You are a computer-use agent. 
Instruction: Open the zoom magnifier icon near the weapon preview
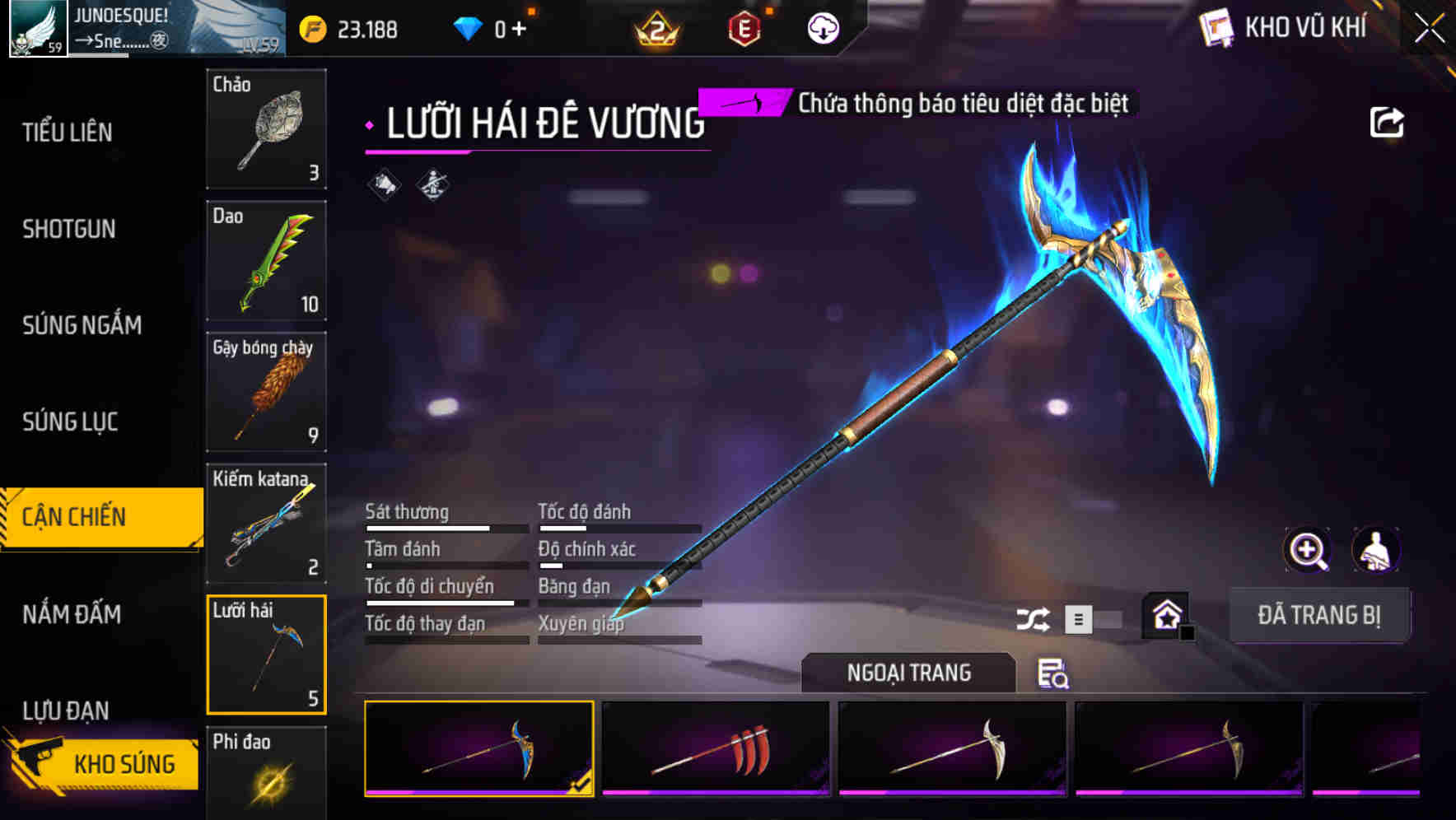click(1308, 550)
